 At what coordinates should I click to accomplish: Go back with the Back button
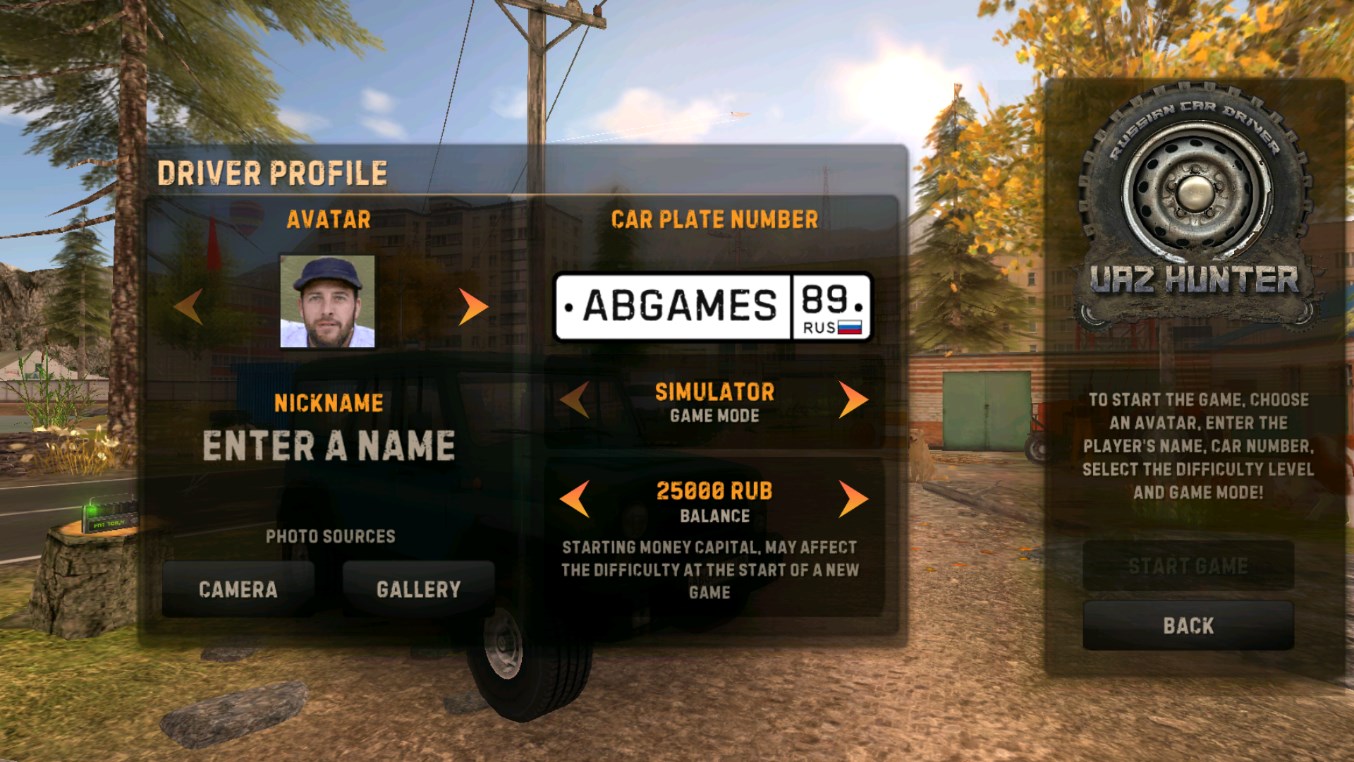[x=1188, y=626]
